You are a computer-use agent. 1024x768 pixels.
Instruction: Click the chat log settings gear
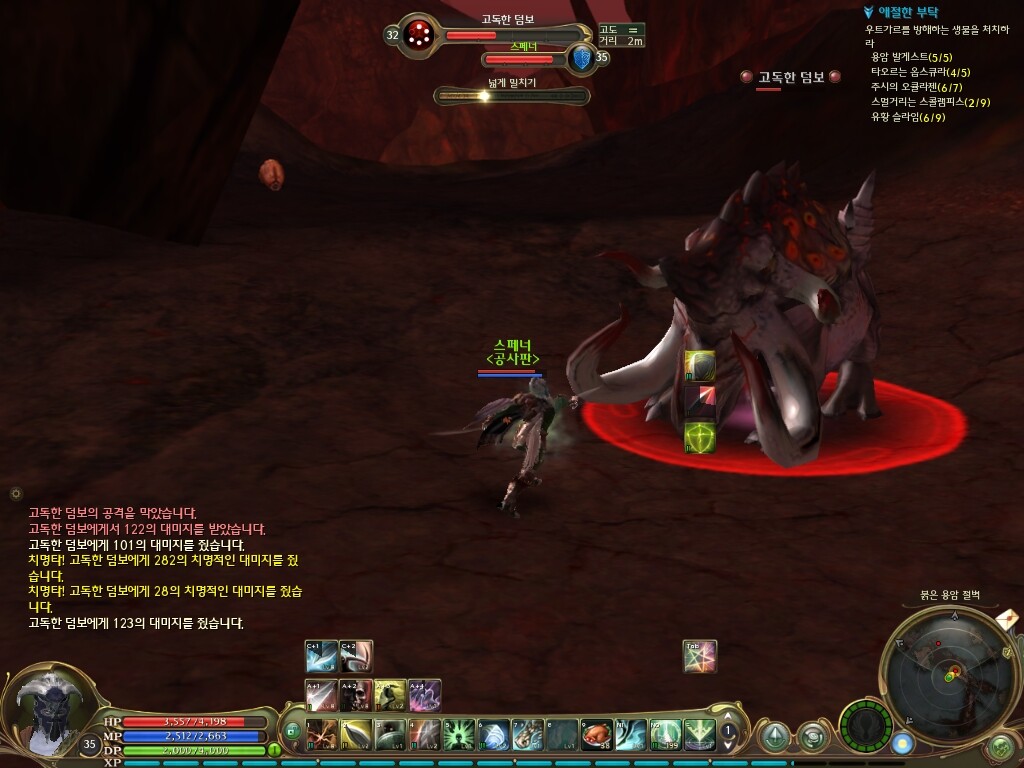tap(16, 493)
